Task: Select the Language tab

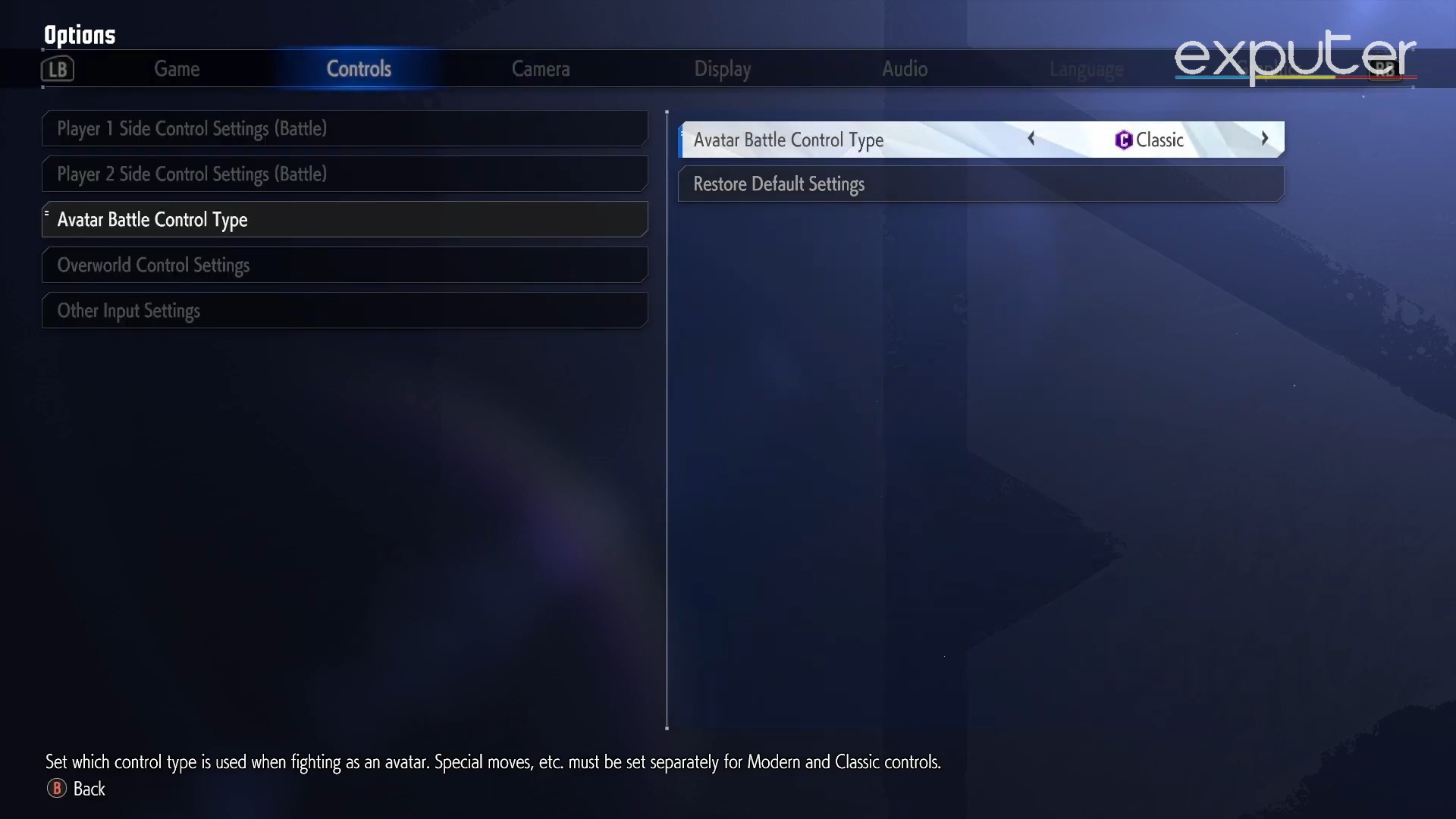Action: click(1087, 68)
